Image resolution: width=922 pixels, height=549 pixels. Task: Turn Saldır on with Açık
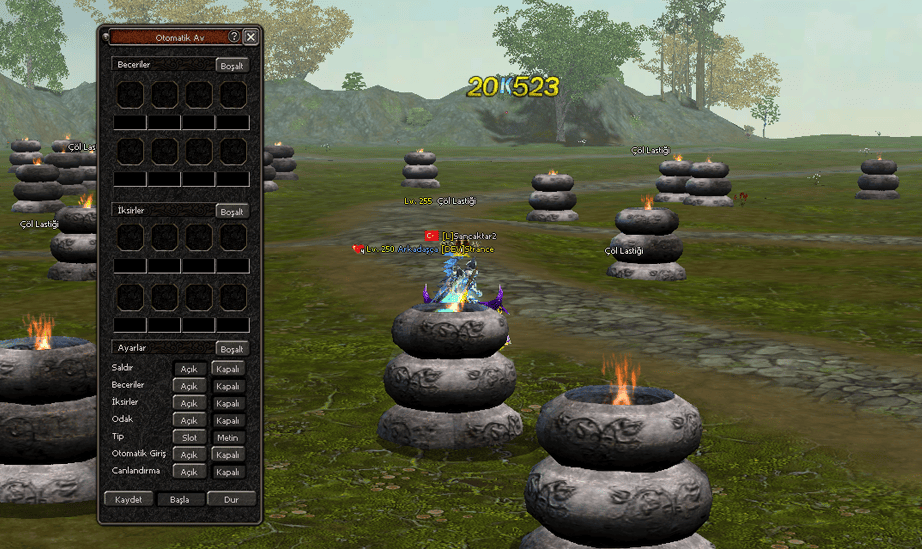click(189, 369)
